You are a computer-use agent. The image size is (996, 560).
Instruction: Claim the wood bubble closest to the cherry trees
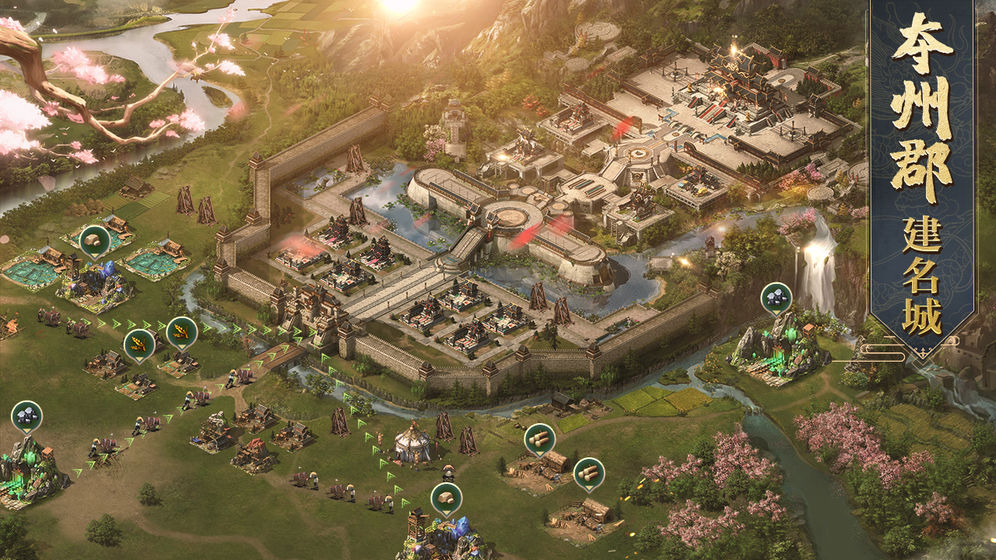(x=589, y=472)
